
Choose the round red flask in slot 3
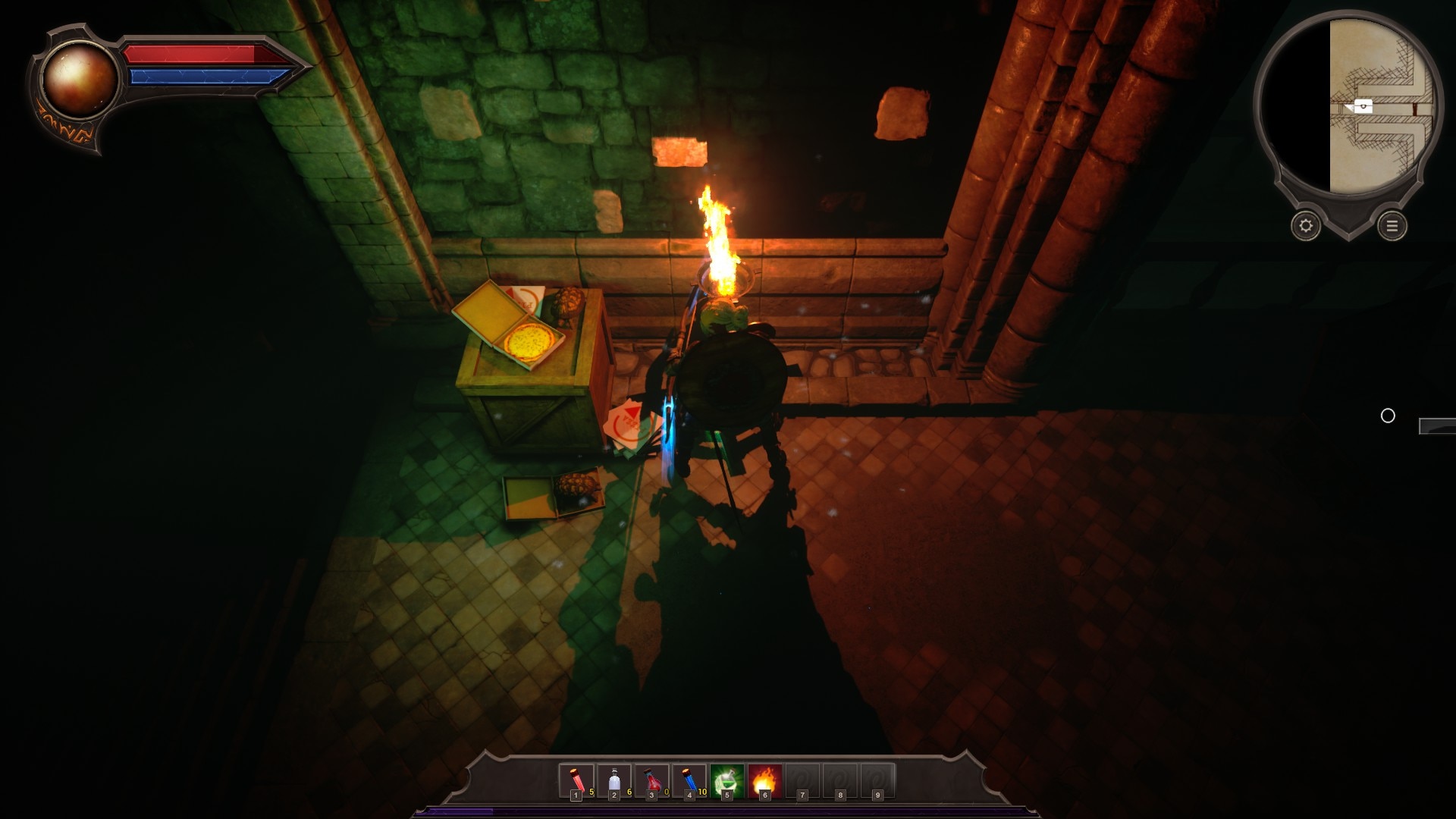tap(651, 780)
